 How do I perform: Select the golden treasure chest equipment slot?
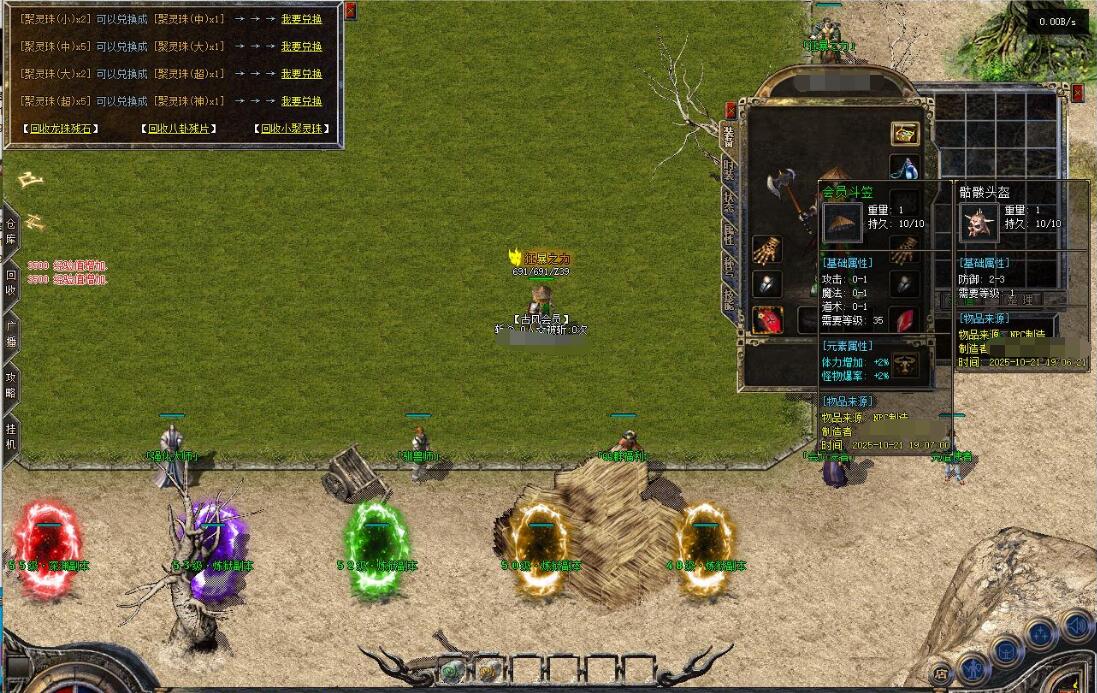(x=905, y=133)
